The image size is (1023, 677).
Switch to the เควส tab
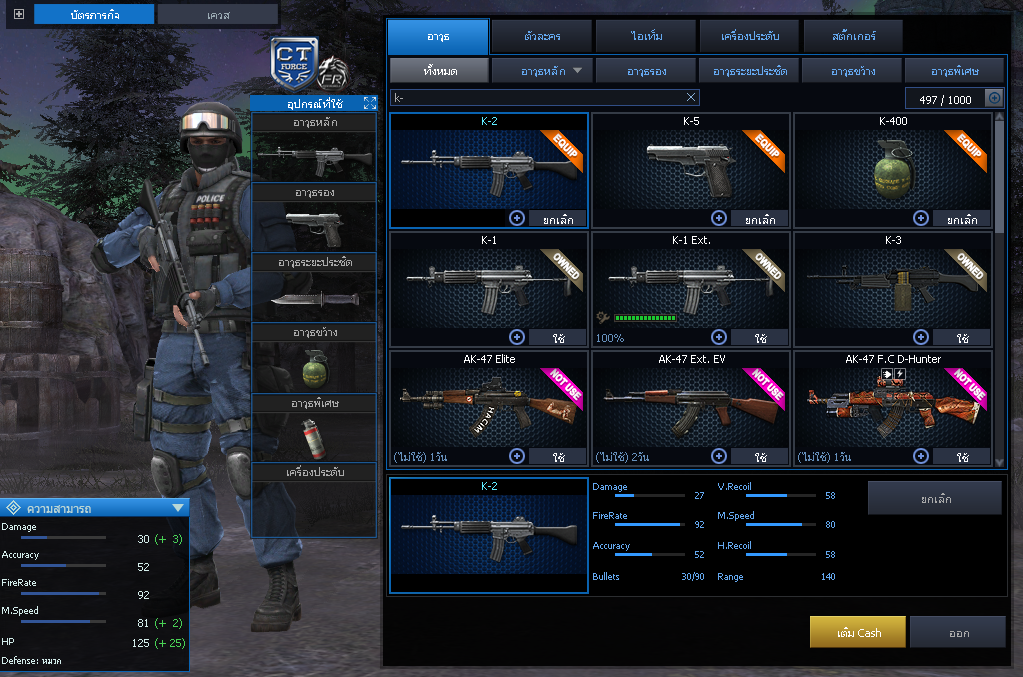click(218, 14)
